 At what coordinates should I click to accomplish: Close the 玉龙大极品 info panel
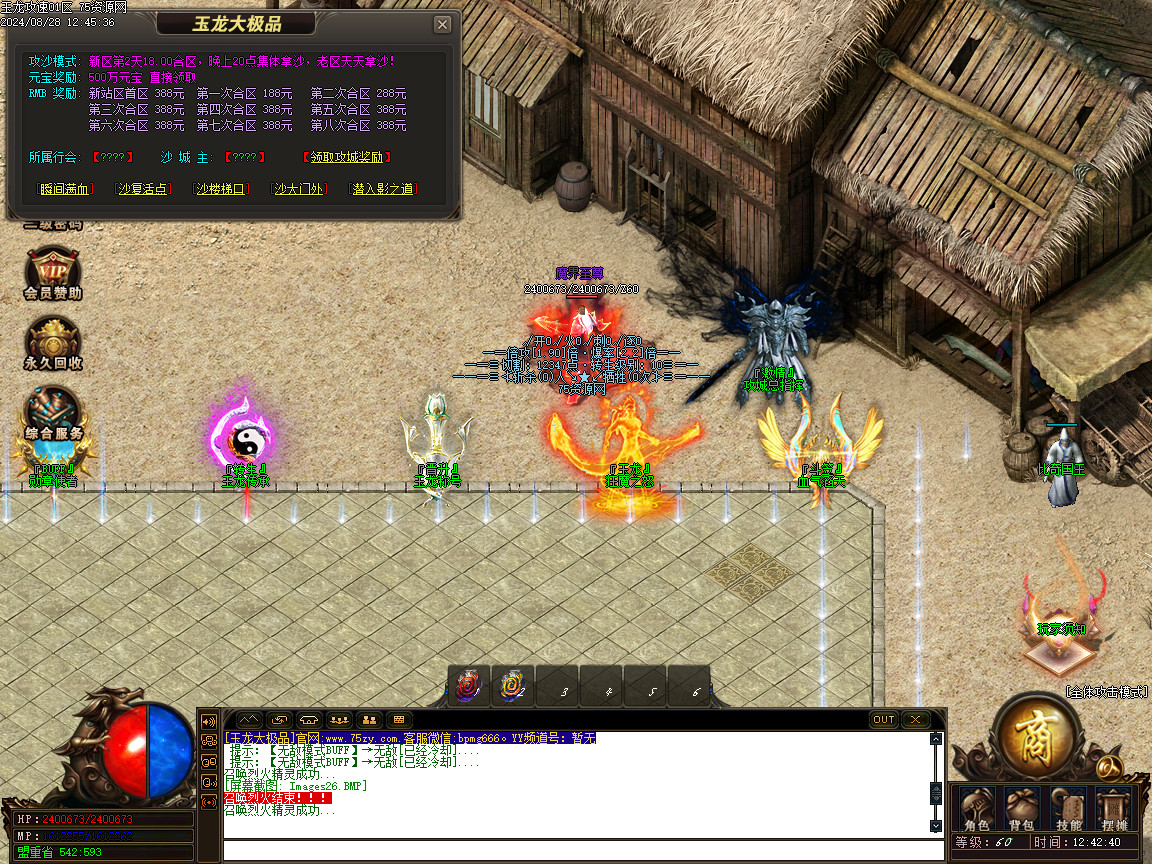pos(443,25)
